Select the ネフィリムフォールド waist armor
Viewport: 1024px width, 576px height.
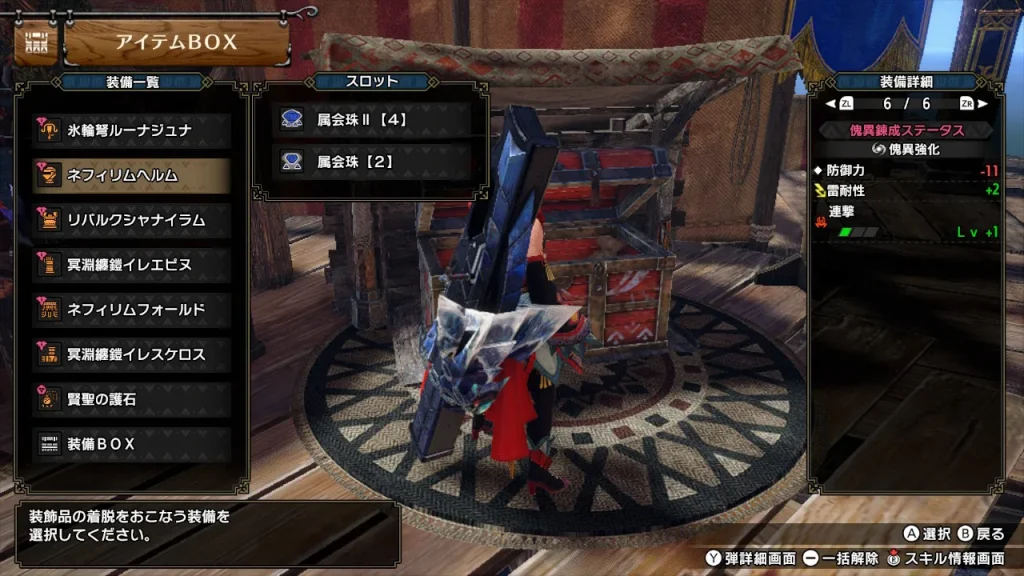pos(131,309)
